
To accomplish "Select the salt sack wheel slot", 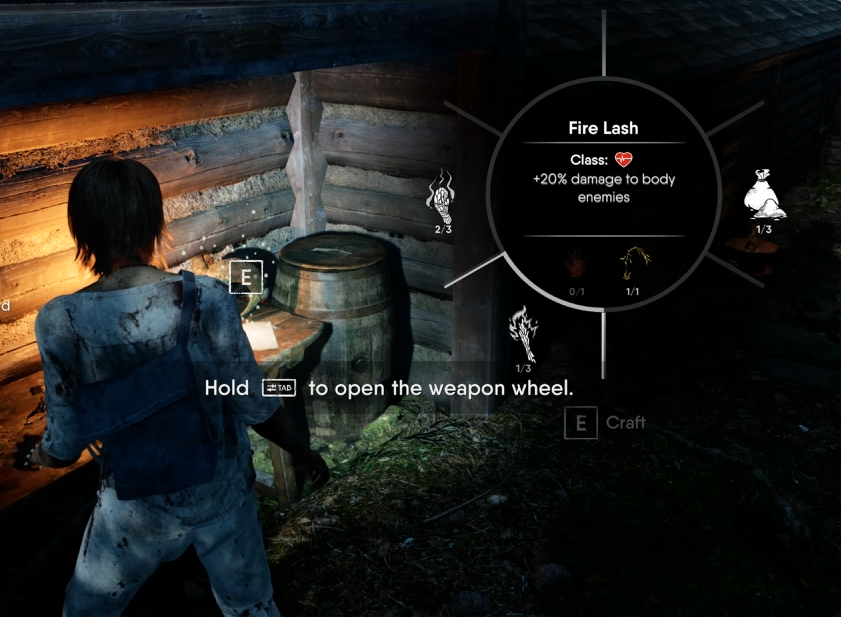I will click(764, 195).
